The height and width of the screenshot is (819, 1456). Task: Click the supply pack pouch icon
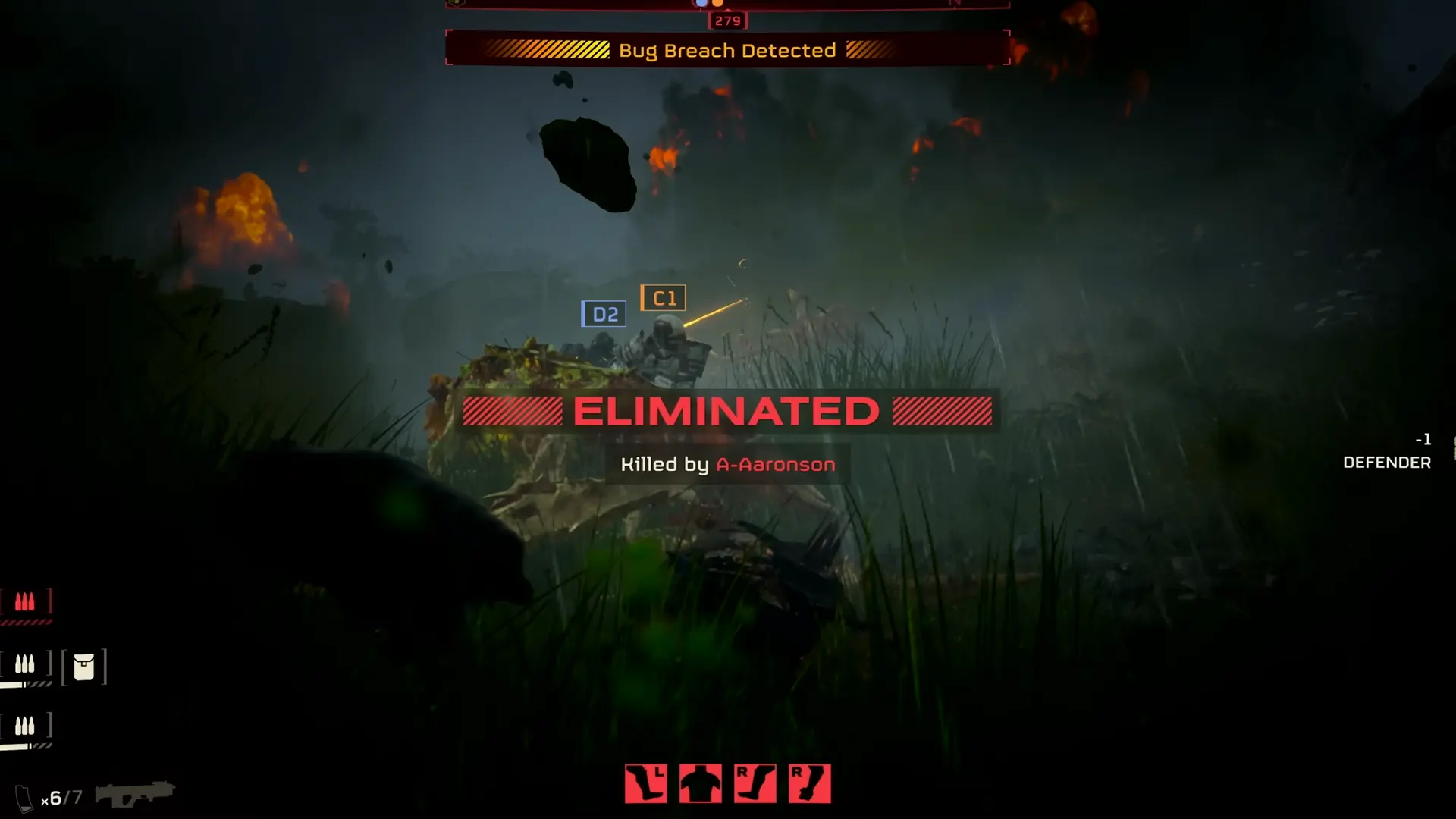coord(85,666)
